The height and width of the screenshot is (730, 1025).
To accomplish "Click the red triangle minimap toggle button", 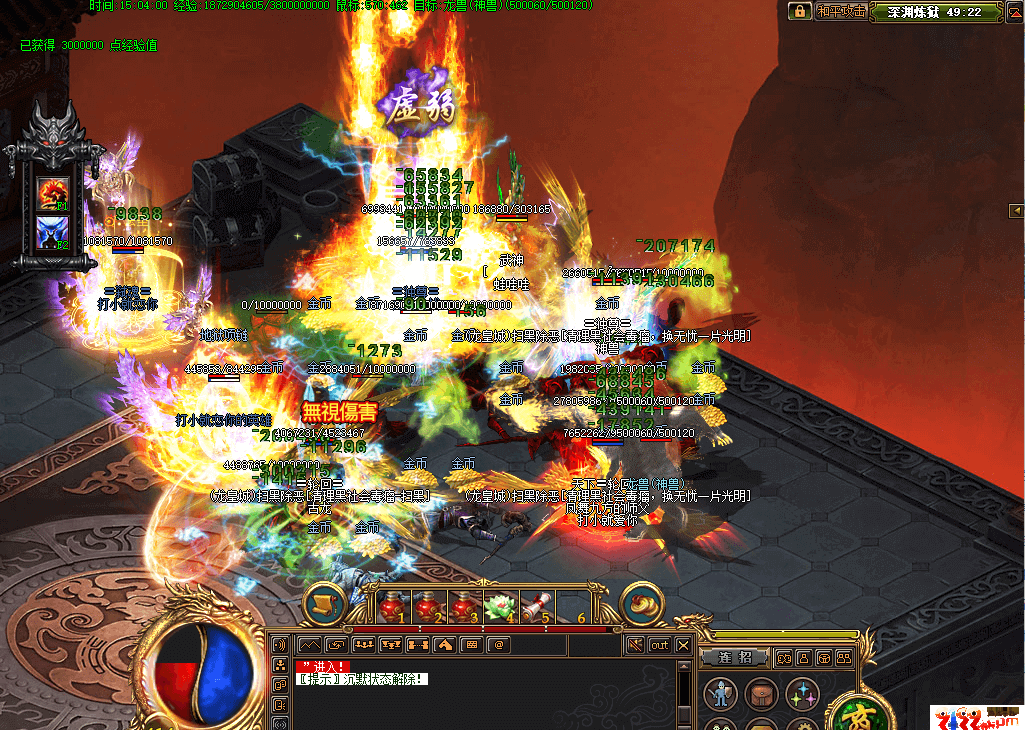I will tap(1013, 12).
